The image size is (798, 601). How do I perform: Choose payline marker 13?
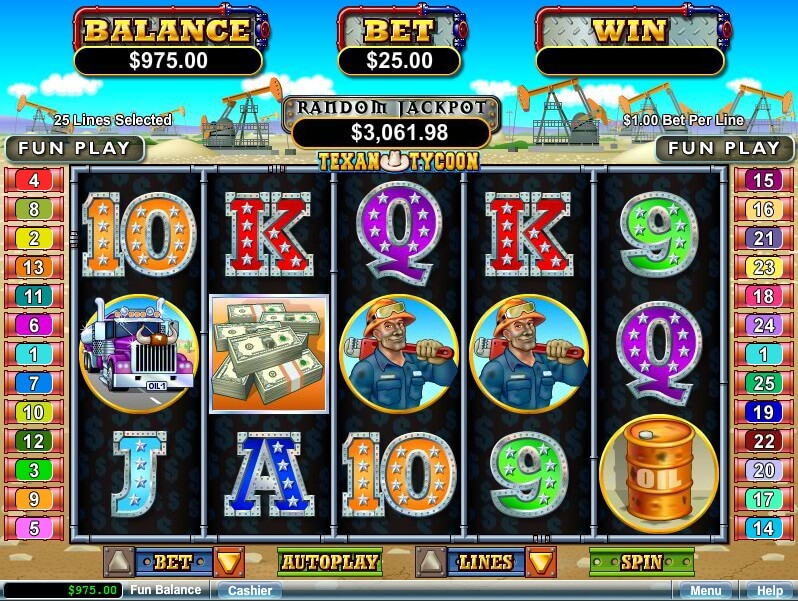pos(33,267)
